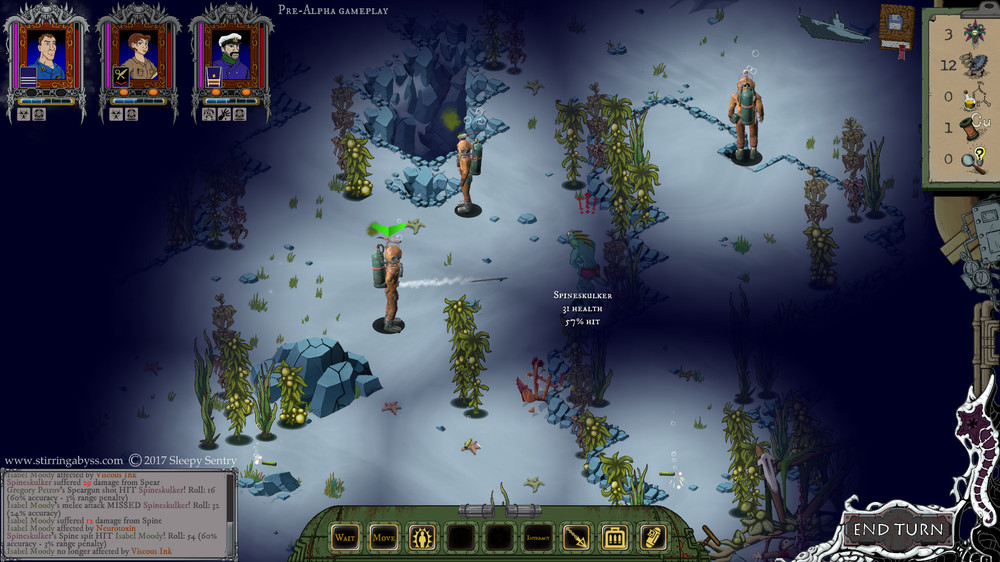
Task: Activate the air tank canister icon
Action: (652, 538)
